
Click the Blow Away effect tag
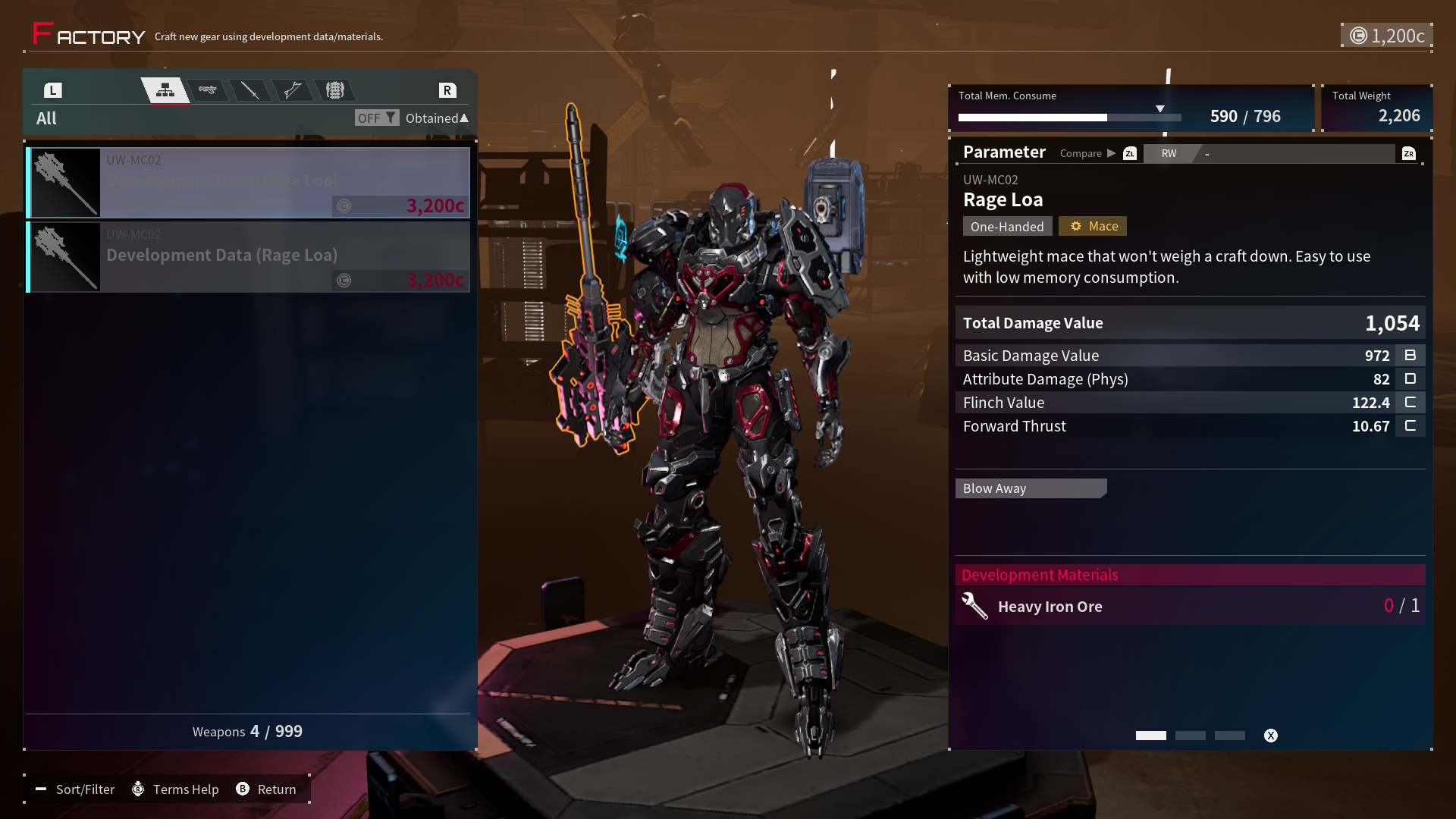click(1031, 488)
